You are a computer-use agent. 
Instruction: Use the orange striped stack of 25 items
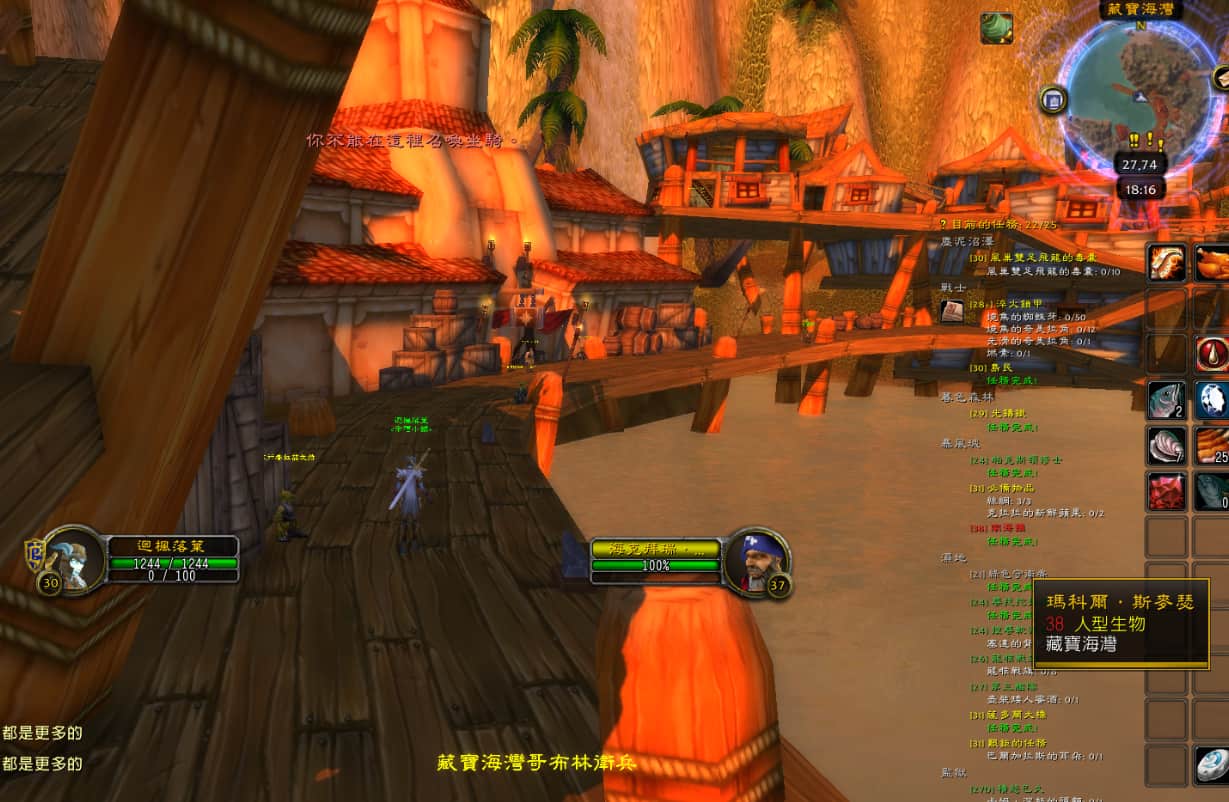tap(1213, 446)
